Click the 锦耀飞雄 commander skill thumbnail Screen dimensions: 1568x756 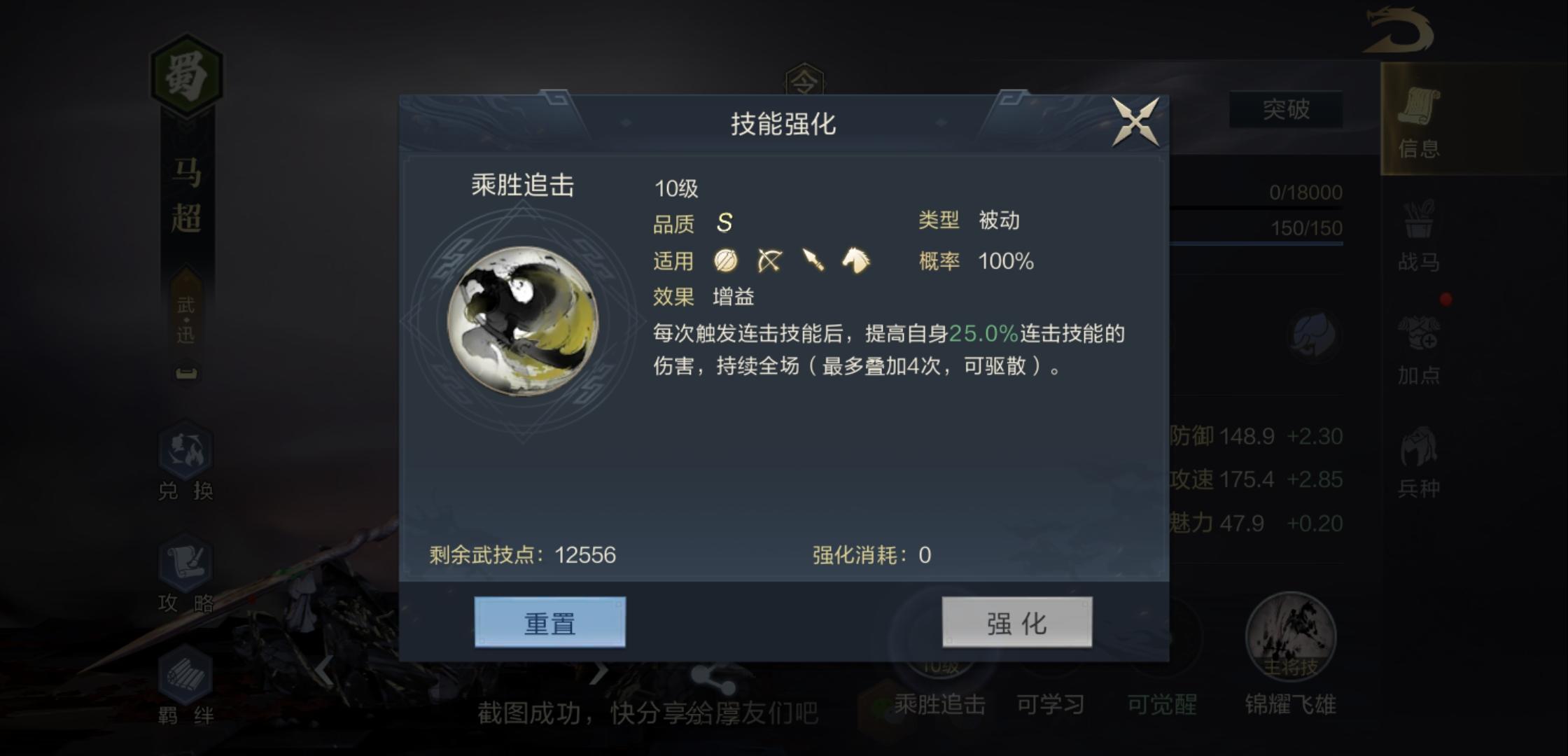tap(1291, 637)
